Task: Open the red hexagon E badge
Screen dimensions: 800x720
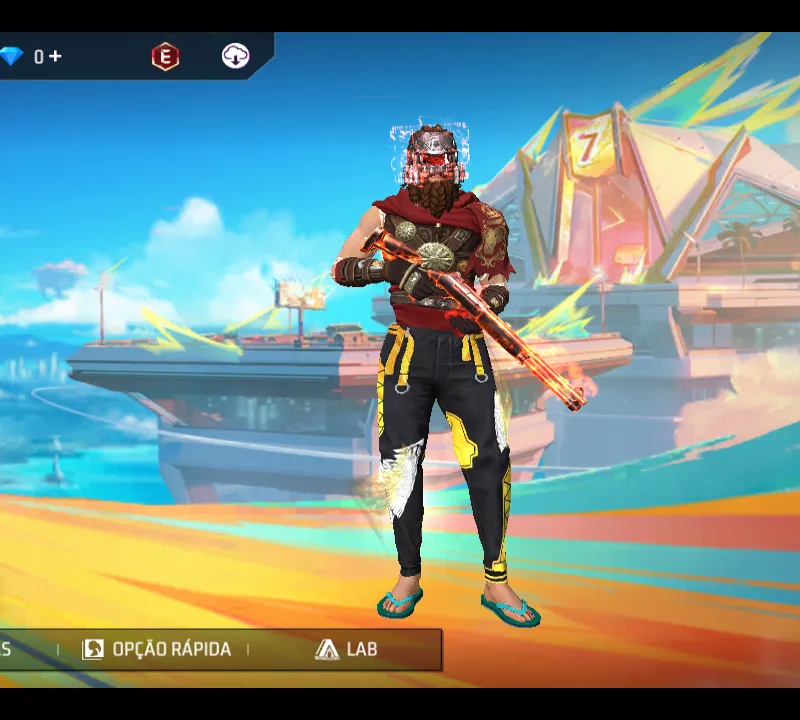Action: coord(165,57)
